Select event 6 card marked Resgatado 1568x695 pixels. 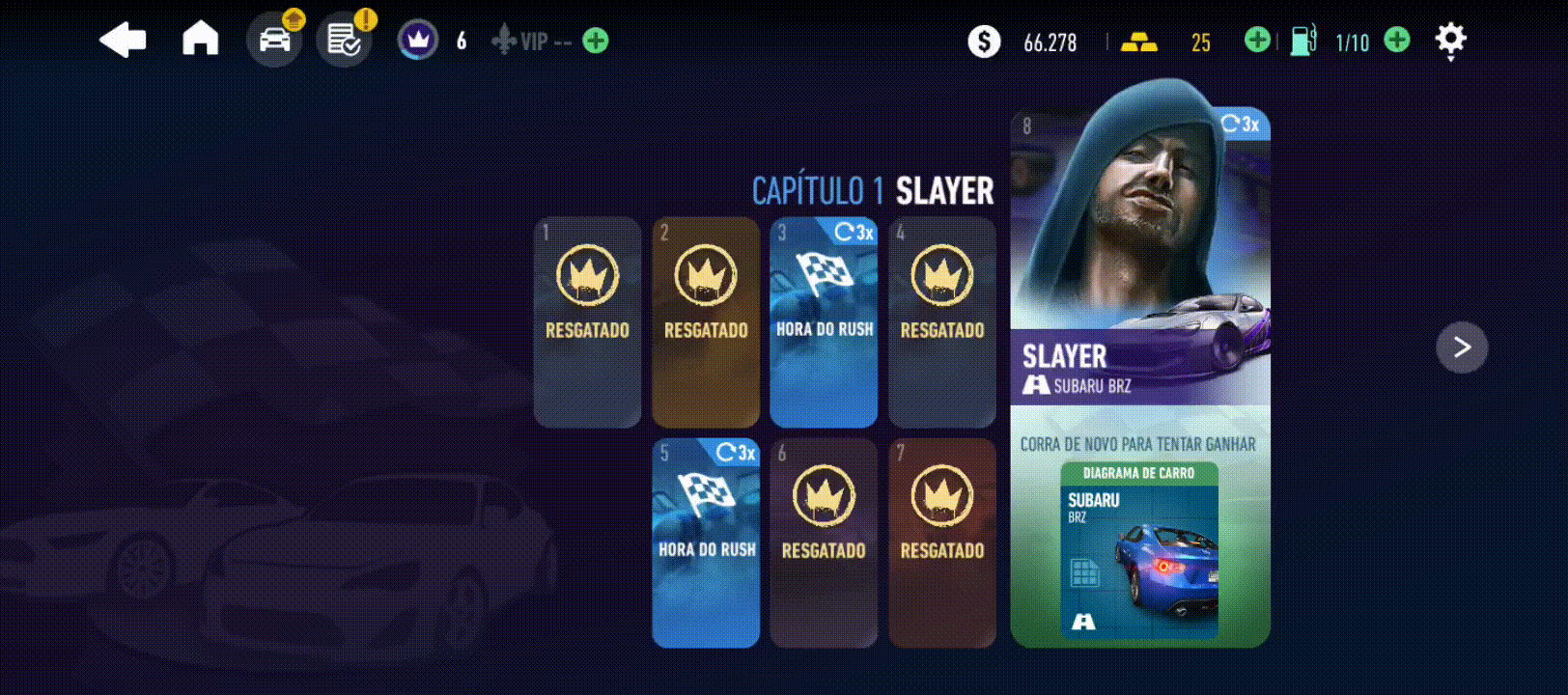pyautogui.click(x=824, y=542)
